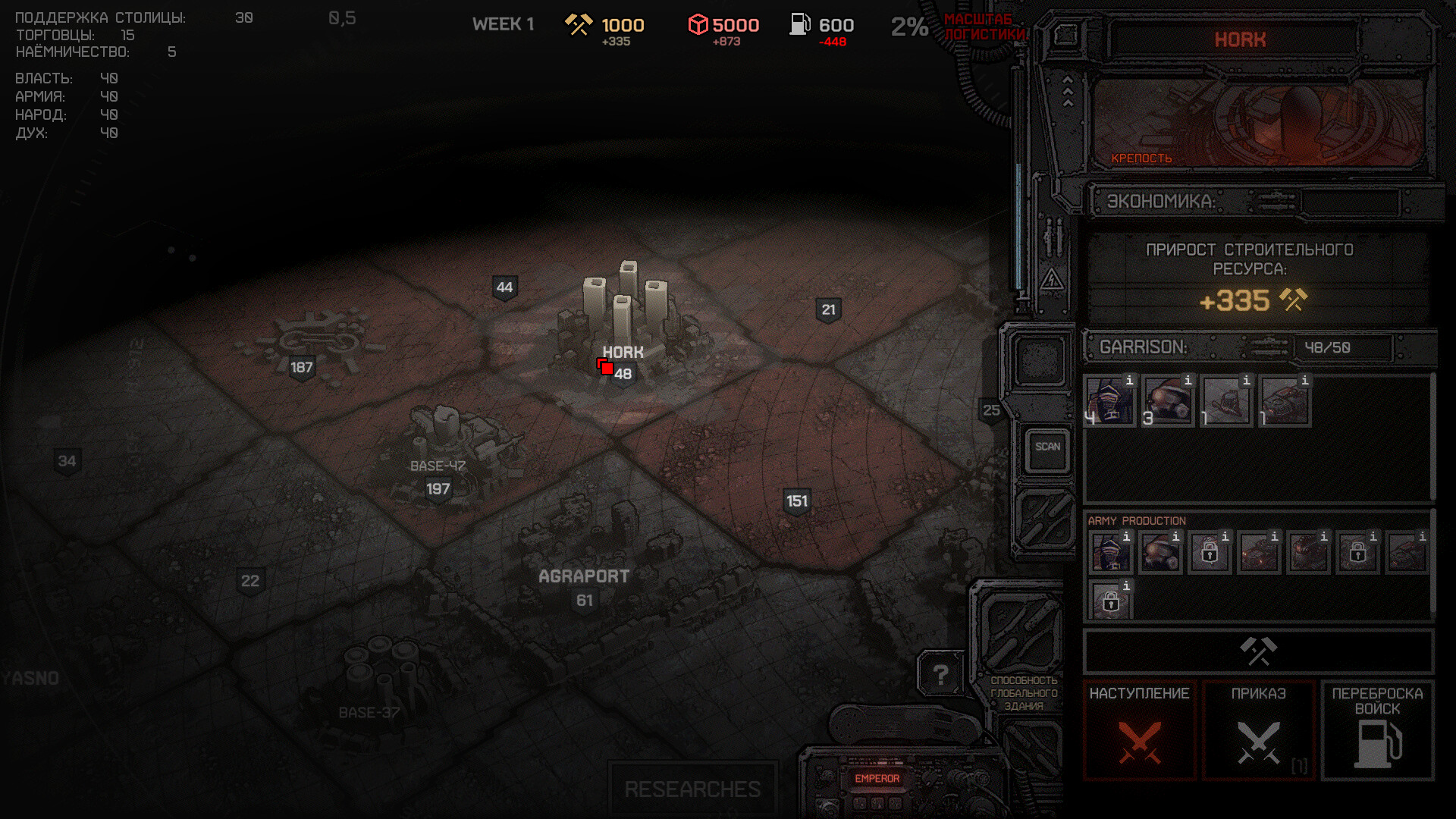Queue the first soldier in Army Production
1456x819 pixels.
[x=1111, y=553]
